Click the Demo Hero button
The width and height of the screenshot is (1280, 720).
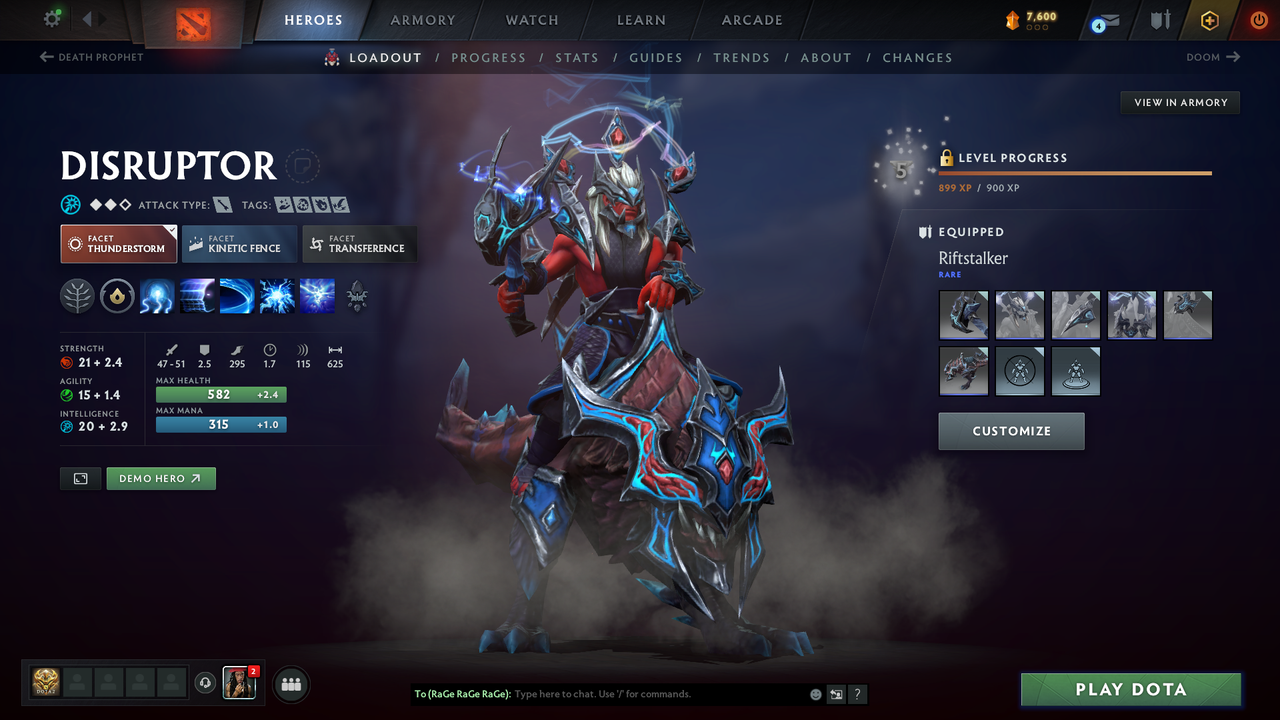[161, 478]
